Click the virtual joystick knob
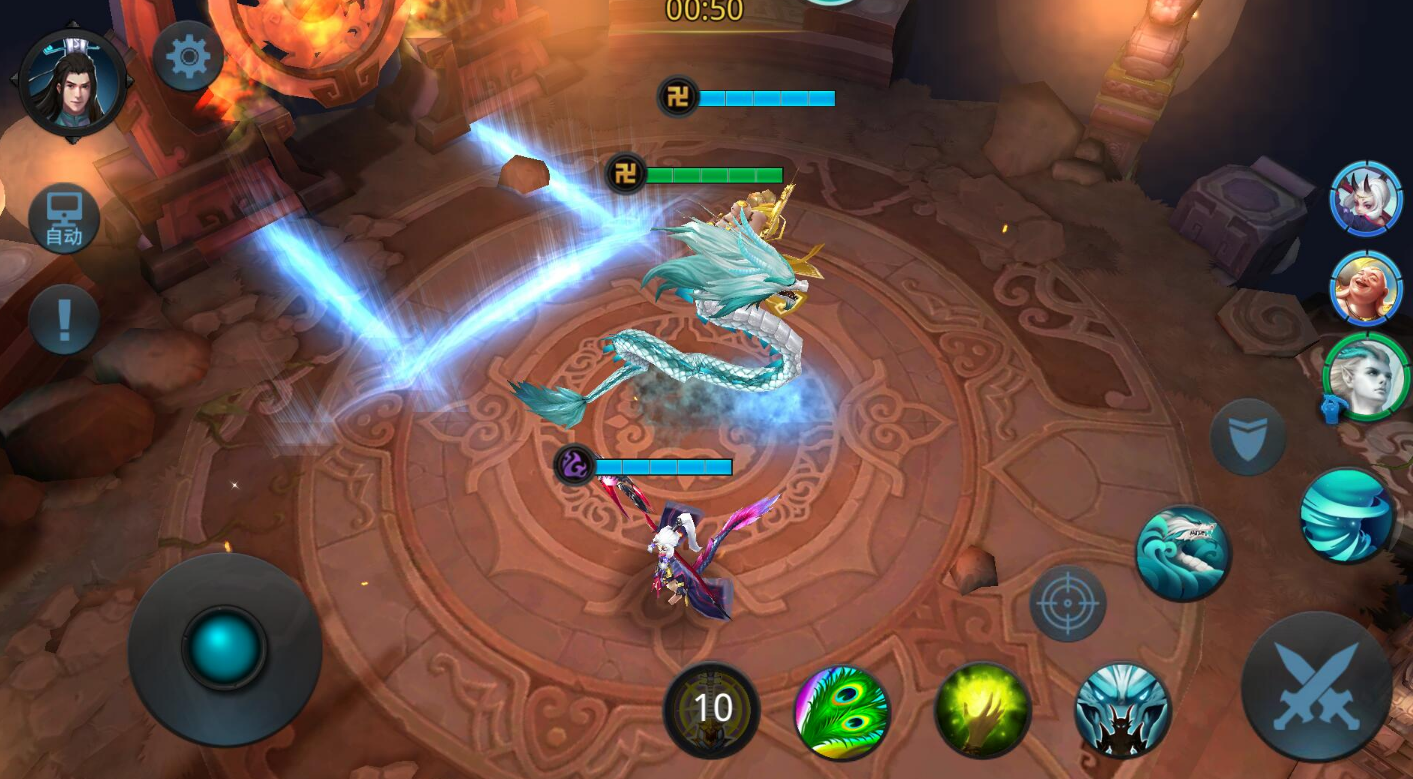 tap(224, 647)
